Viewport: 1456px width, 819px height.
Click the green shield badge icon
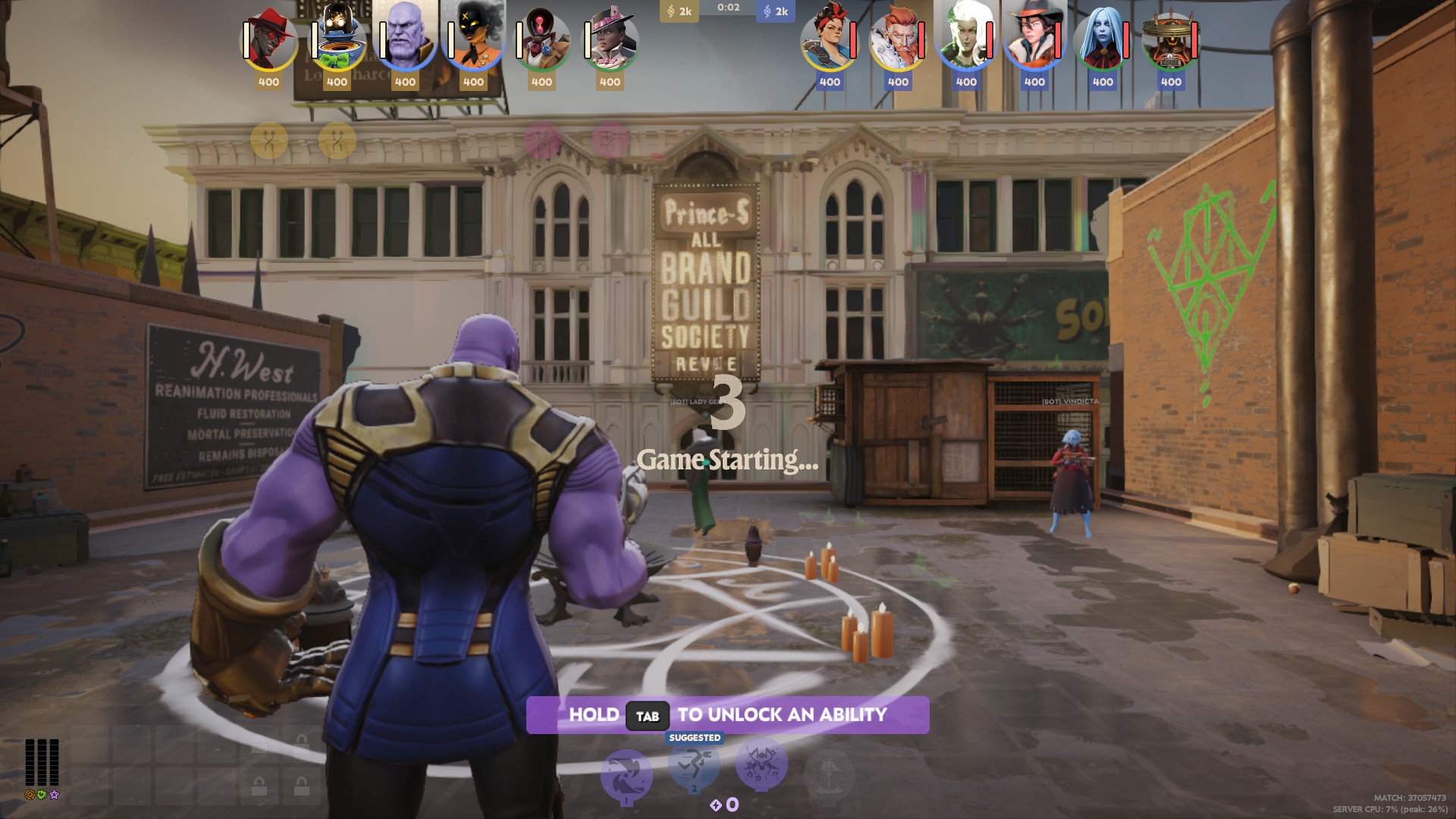[42, 795]
